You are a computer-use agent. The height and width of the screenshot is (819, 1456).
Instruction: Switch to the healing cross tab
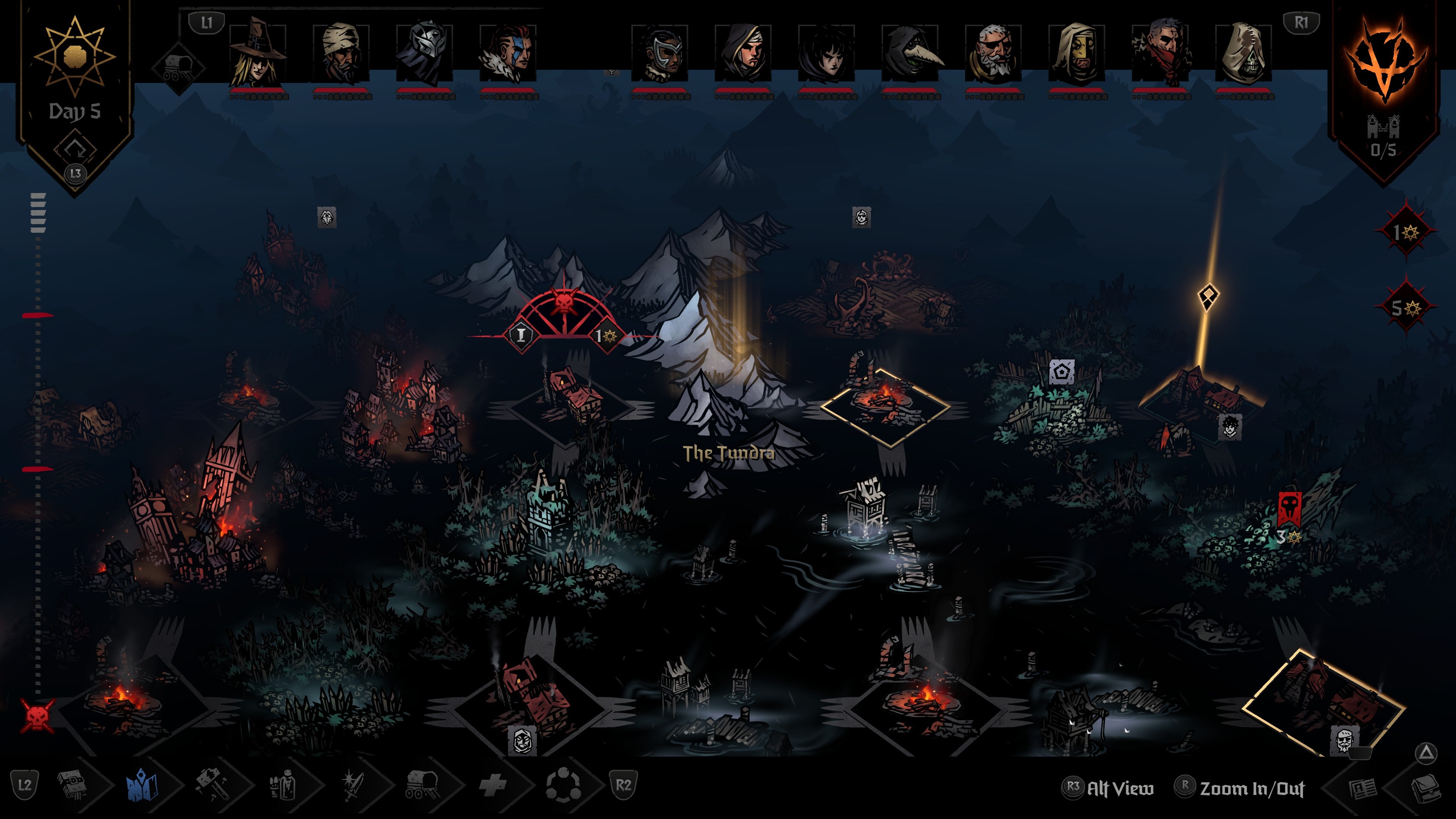coord(492,785)
